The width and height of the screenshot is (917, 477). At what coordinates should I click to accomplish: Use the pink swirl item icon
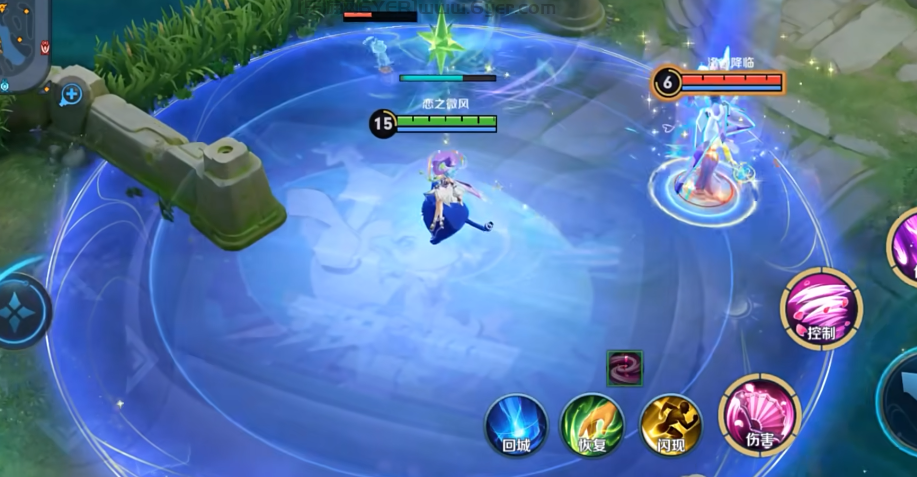(624, 367)
